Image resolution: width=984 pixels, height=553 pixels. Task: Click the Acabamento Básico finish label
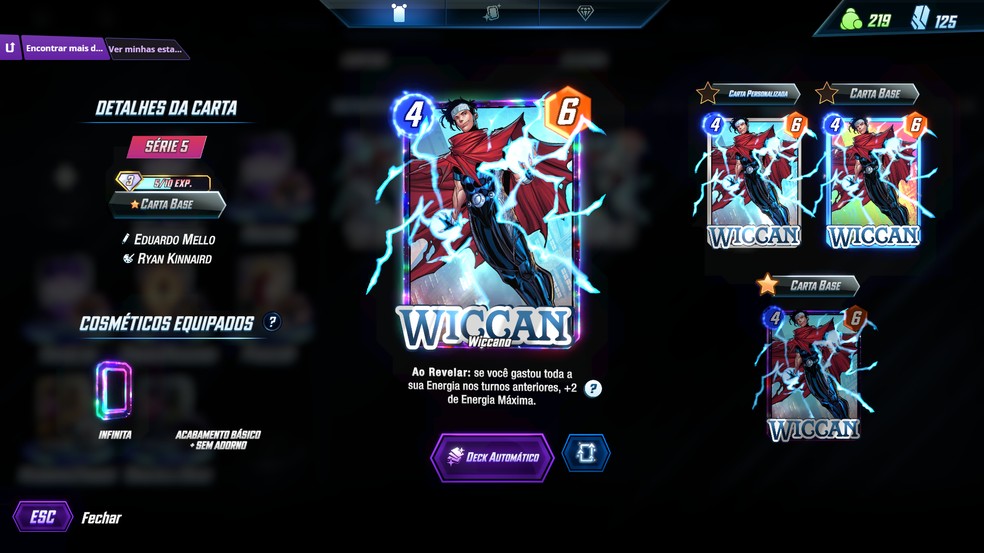point(218,439)
